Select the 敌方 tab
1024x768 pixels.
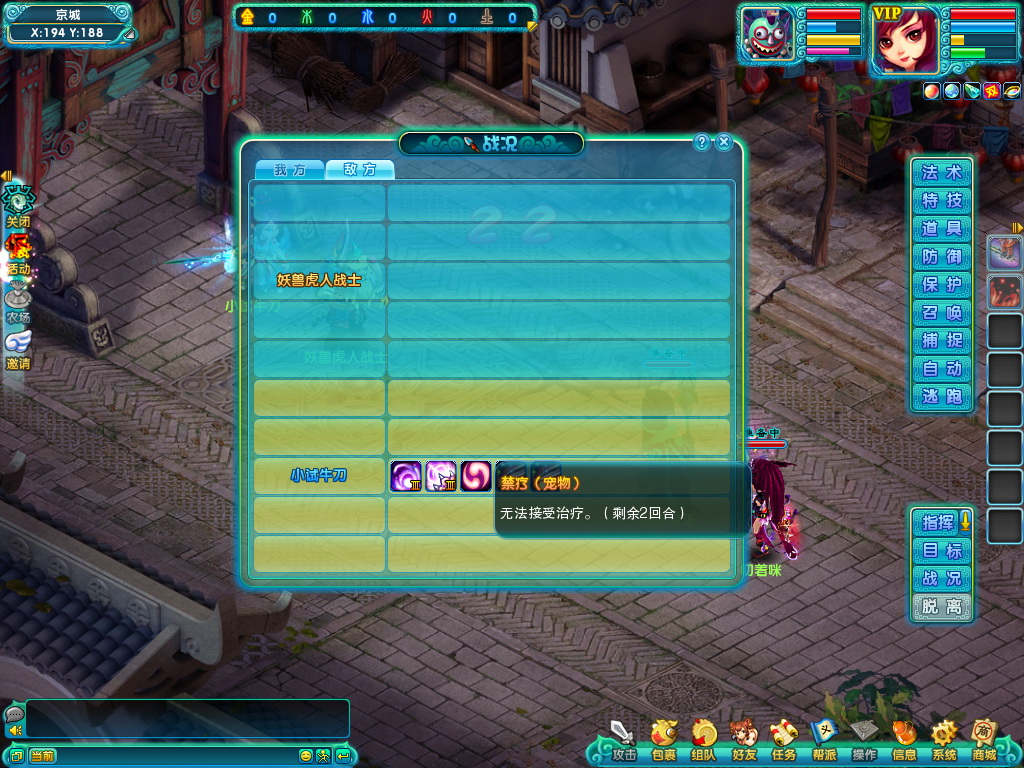[360, 170]
